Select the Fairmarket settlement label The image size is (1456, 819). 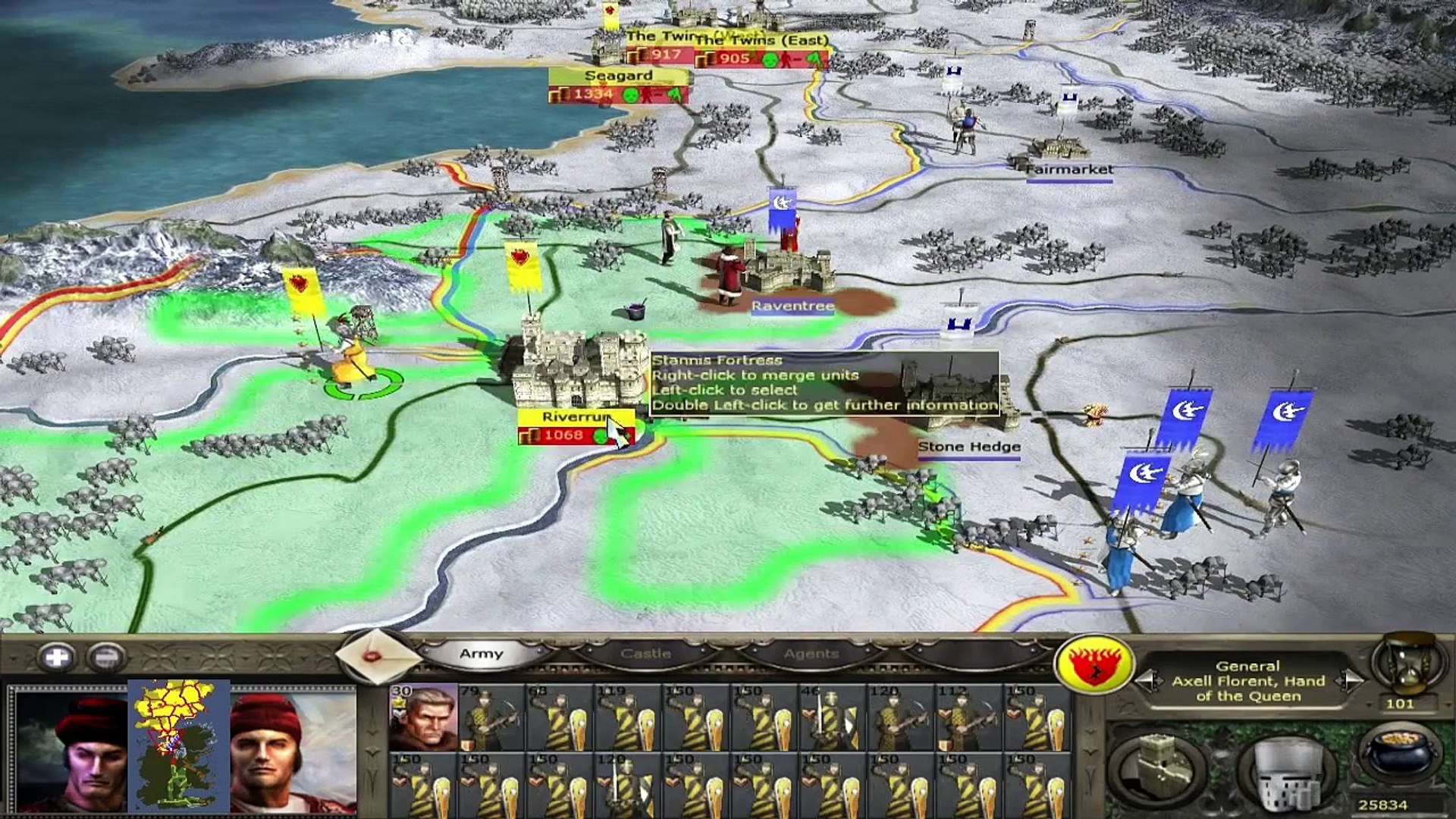[1069, 170]
